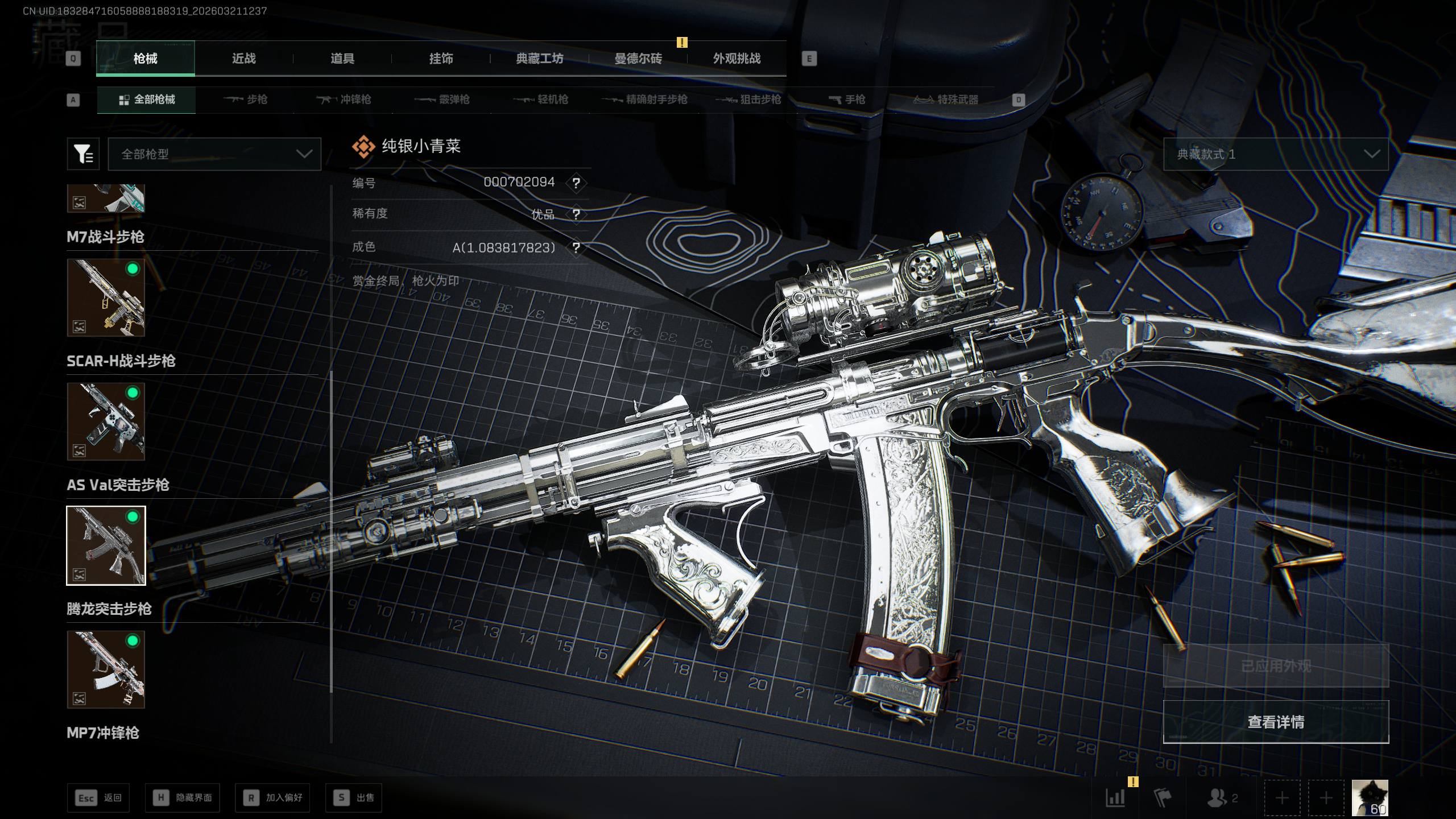
Task: Open the 全部枪型 weapon type dropdown
Action: tap(214, 154)
